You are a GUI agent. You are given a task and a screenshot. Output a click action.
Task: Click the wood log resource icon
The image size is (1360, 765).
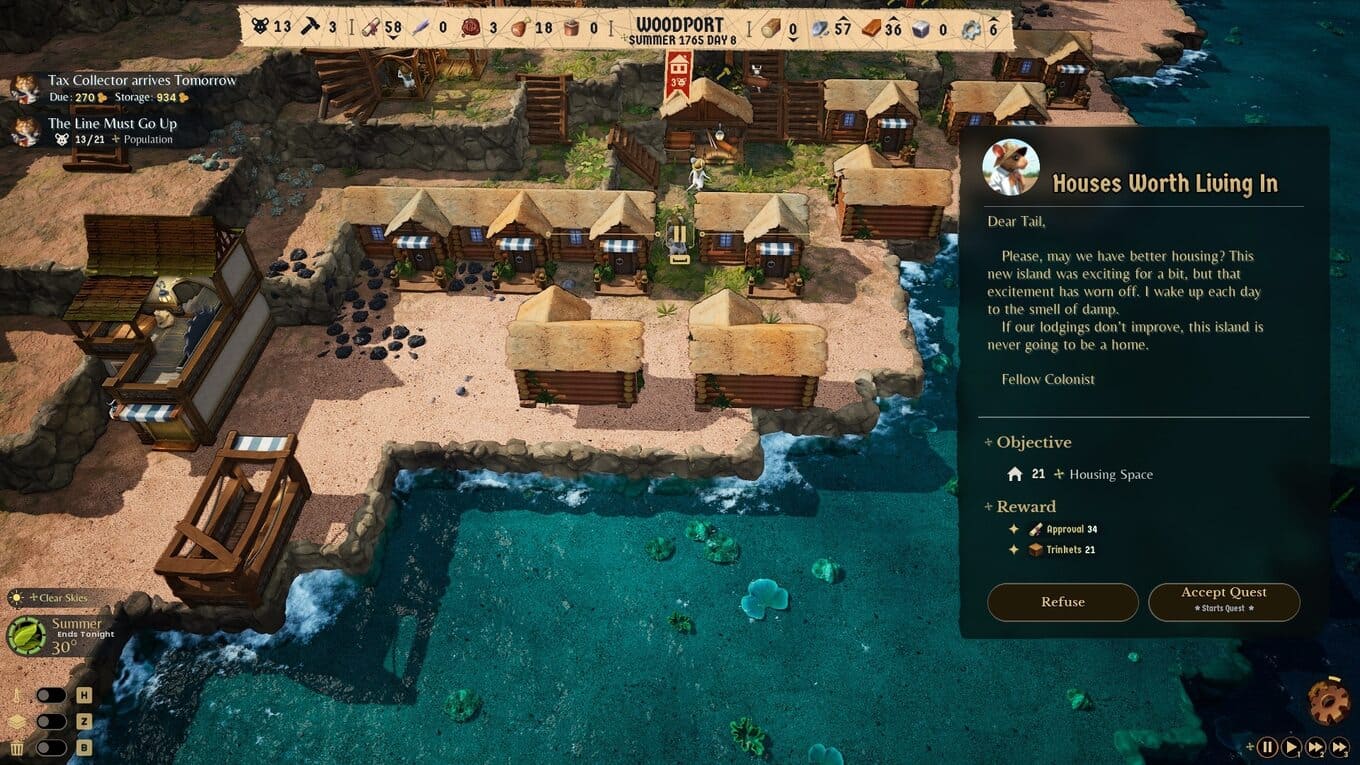point(769,28)
